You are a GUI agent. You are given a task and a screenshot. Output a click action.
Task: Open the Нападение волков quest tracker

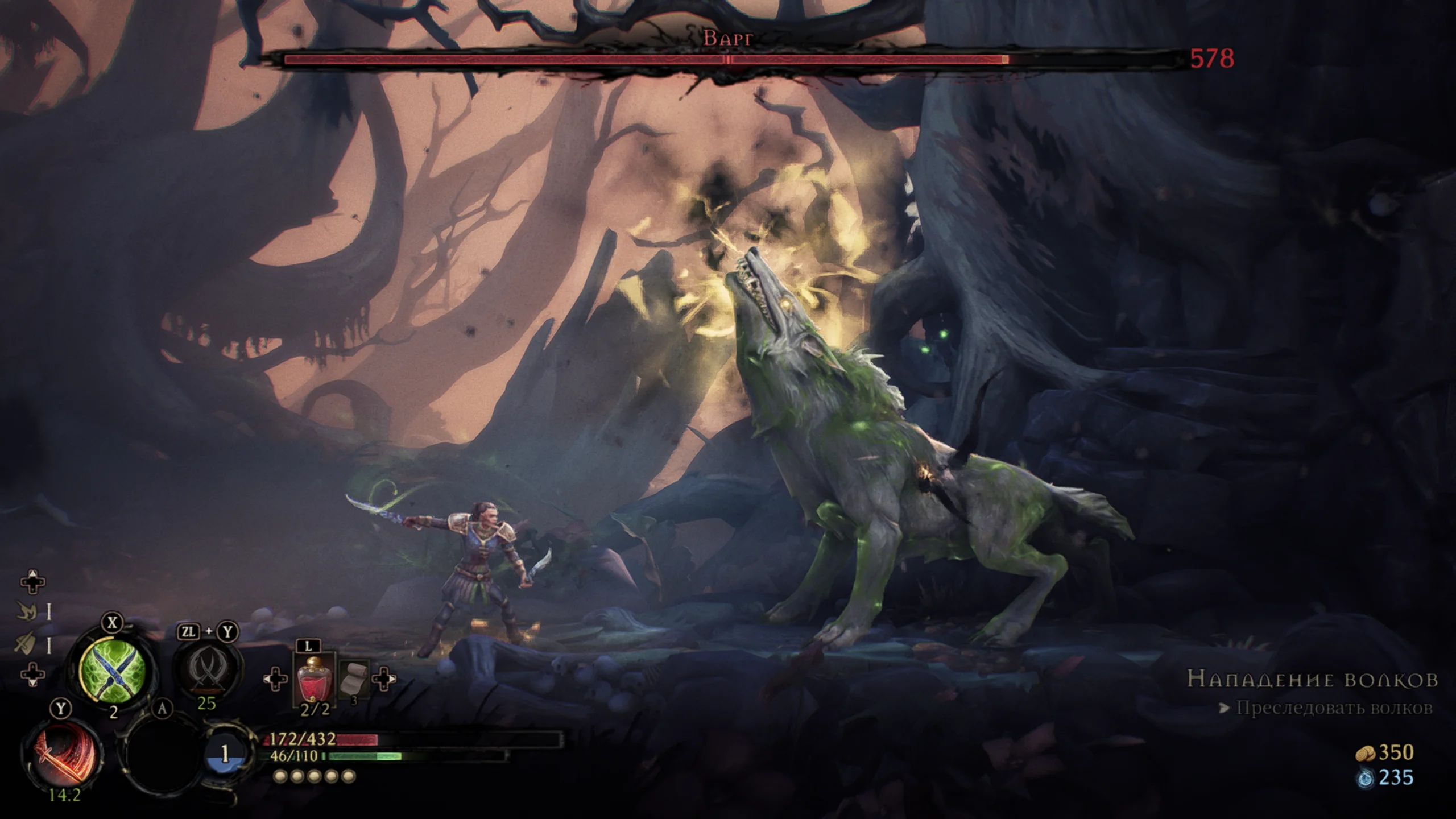[x=1312, y=679]
